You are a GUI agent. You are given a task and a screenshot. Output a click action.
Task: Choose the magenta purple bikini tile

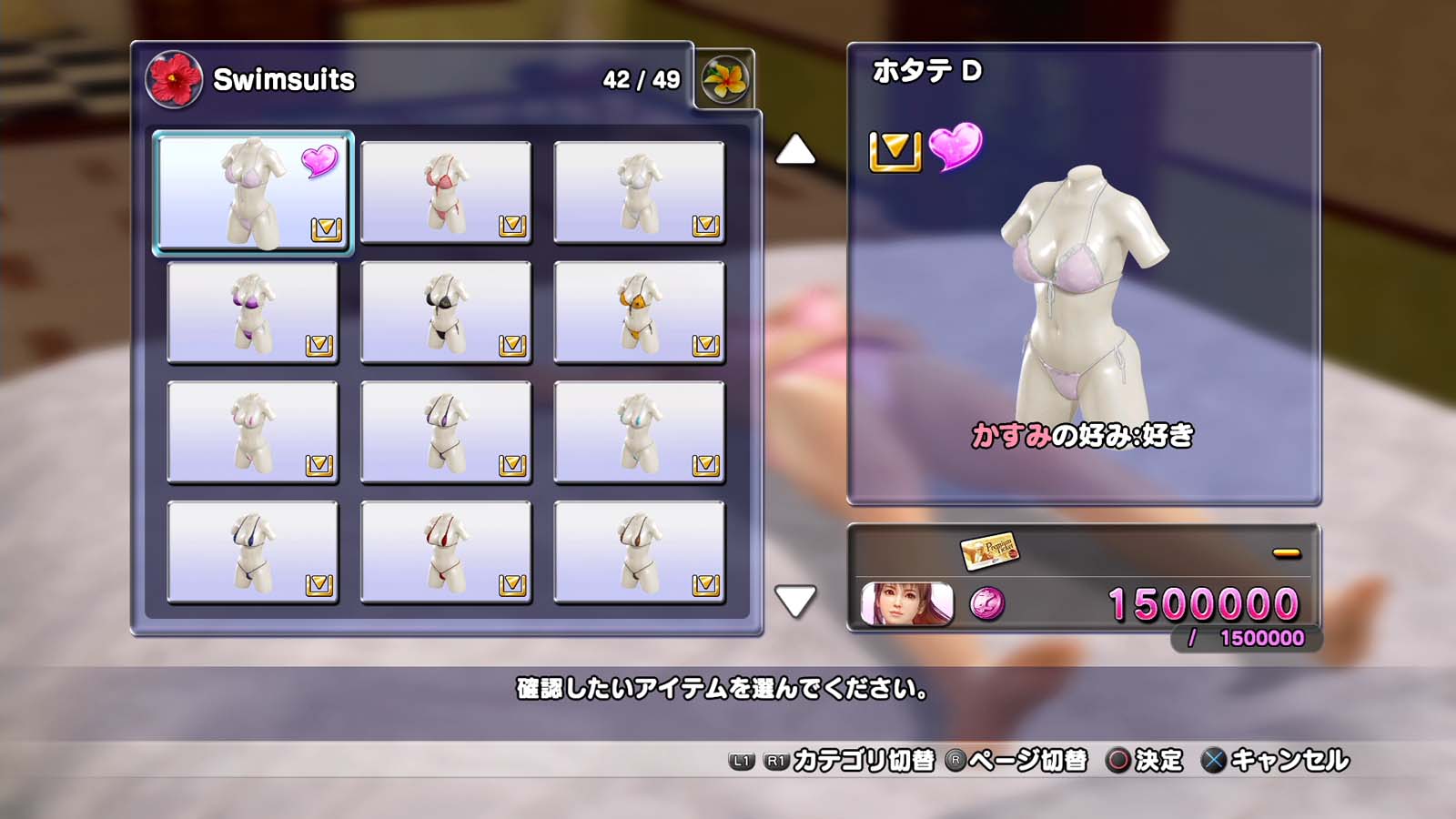252,312
